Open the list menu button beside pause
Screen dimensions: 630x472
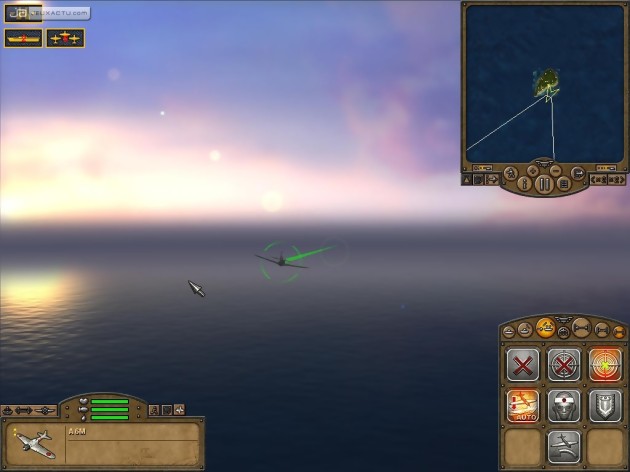[x=565, y=184]
